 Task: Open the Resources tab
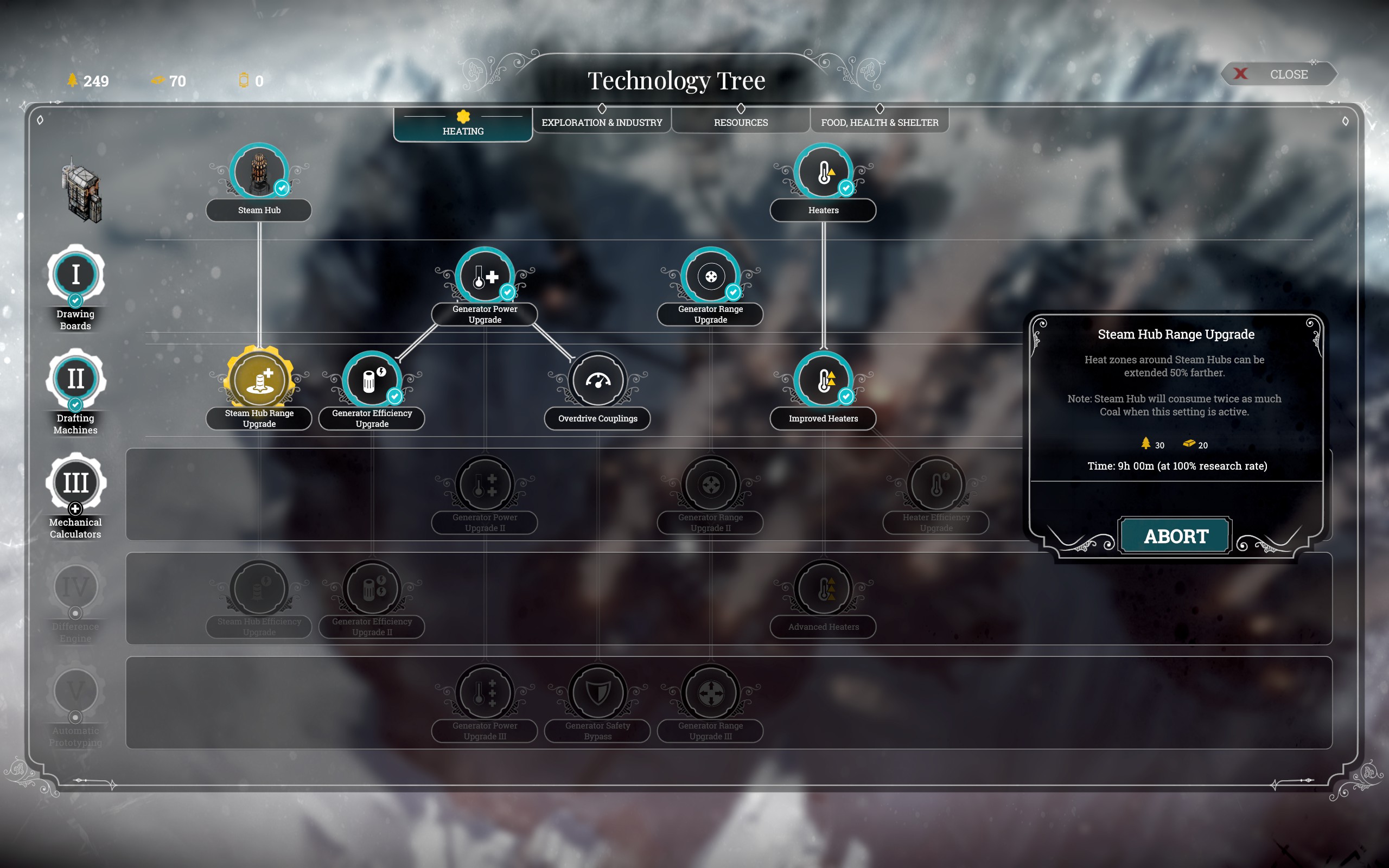tap(741, 122)
